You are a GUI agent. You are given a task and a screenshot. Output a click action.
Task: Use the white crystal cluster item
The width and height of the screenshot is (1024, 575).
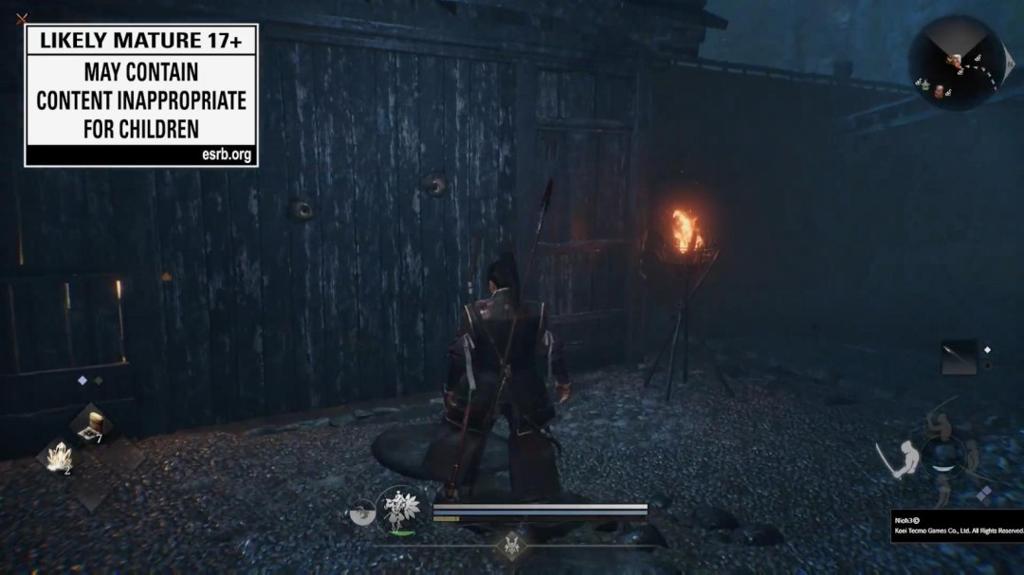tap(58, 457)
